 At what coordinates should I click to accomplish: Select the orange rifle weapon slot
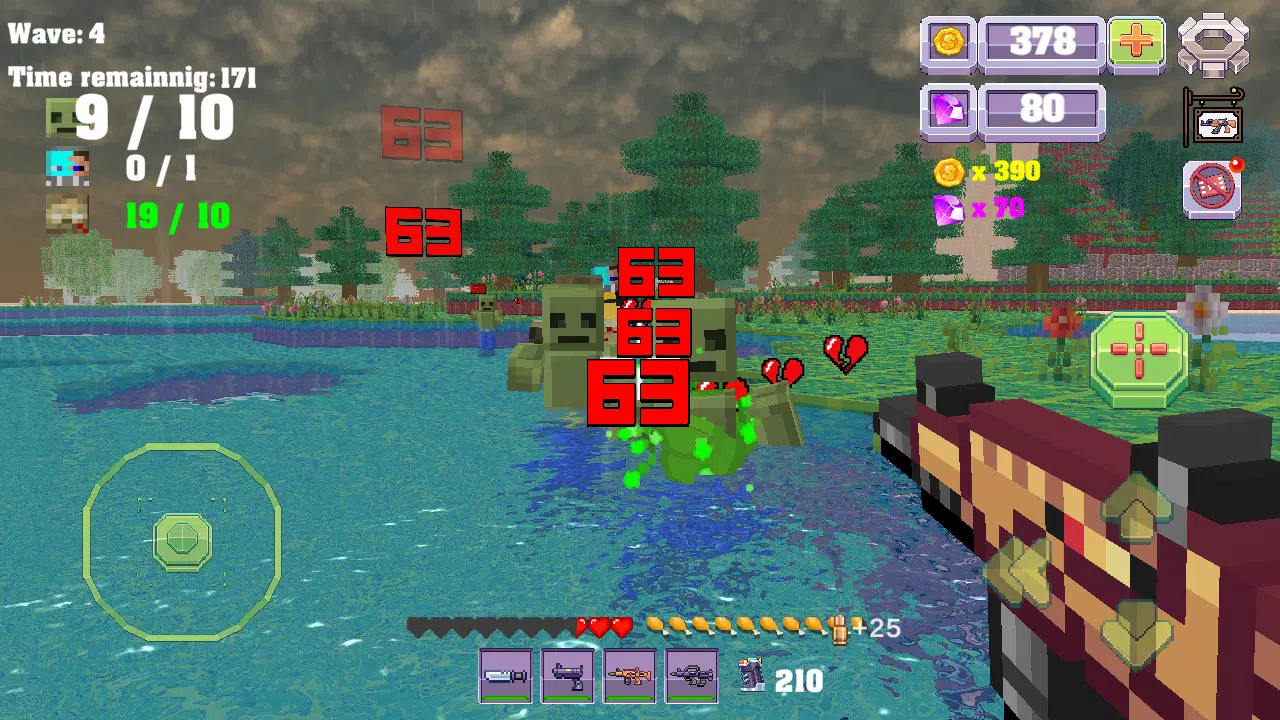[630, 676]
